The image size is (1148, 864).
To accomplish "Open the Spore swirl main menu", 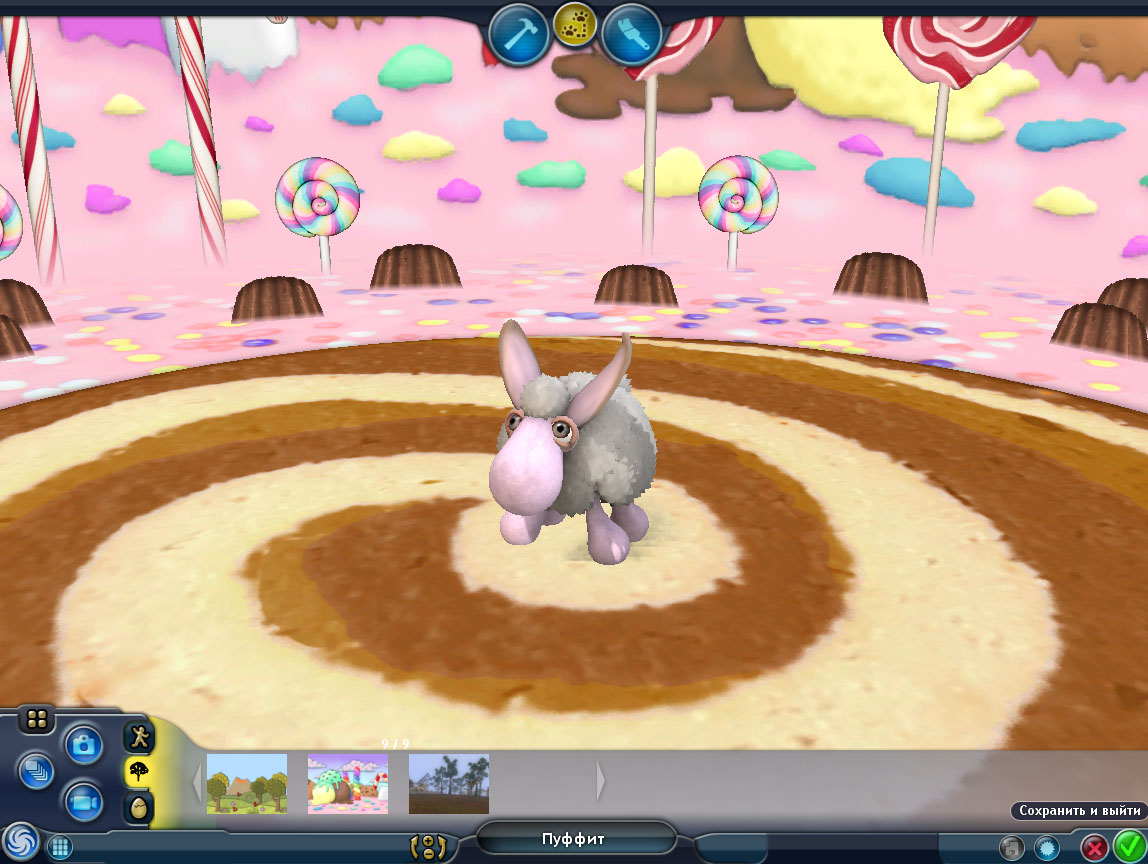I will point(20,841).
